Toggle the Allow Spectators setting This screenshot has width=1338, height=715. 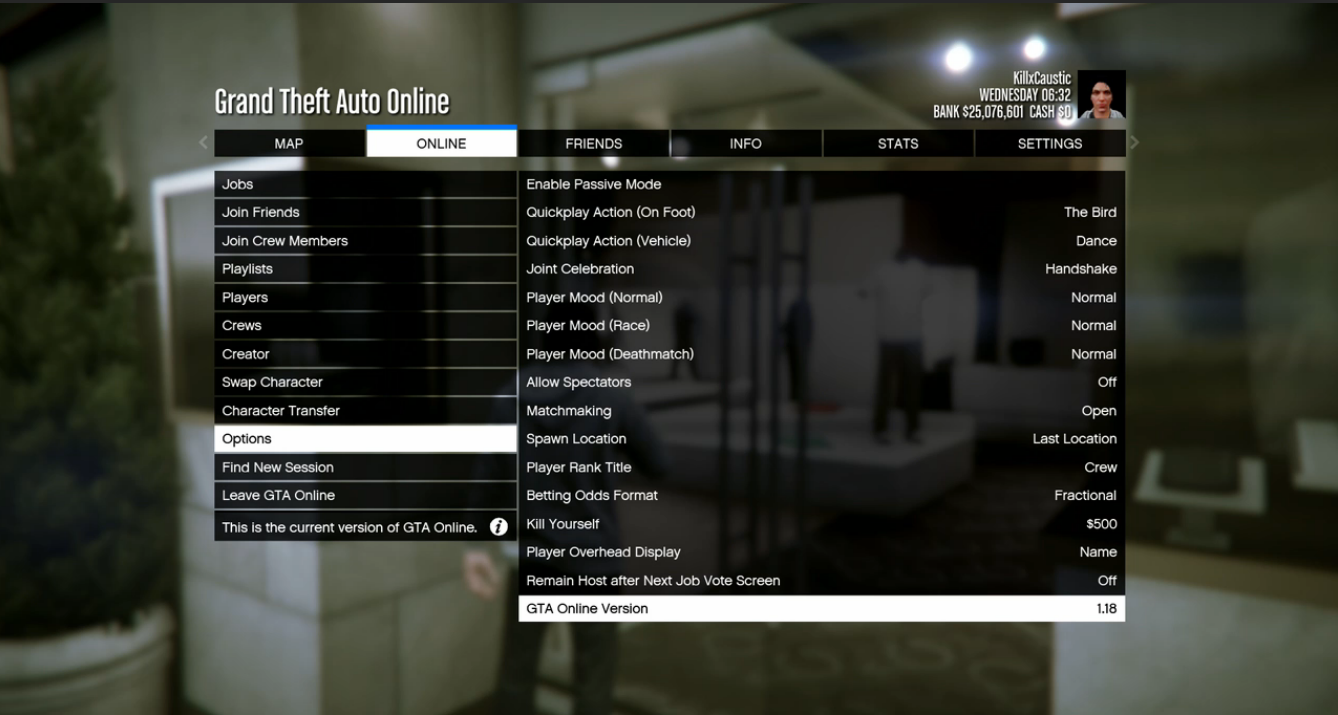click(x=820, y=382)
